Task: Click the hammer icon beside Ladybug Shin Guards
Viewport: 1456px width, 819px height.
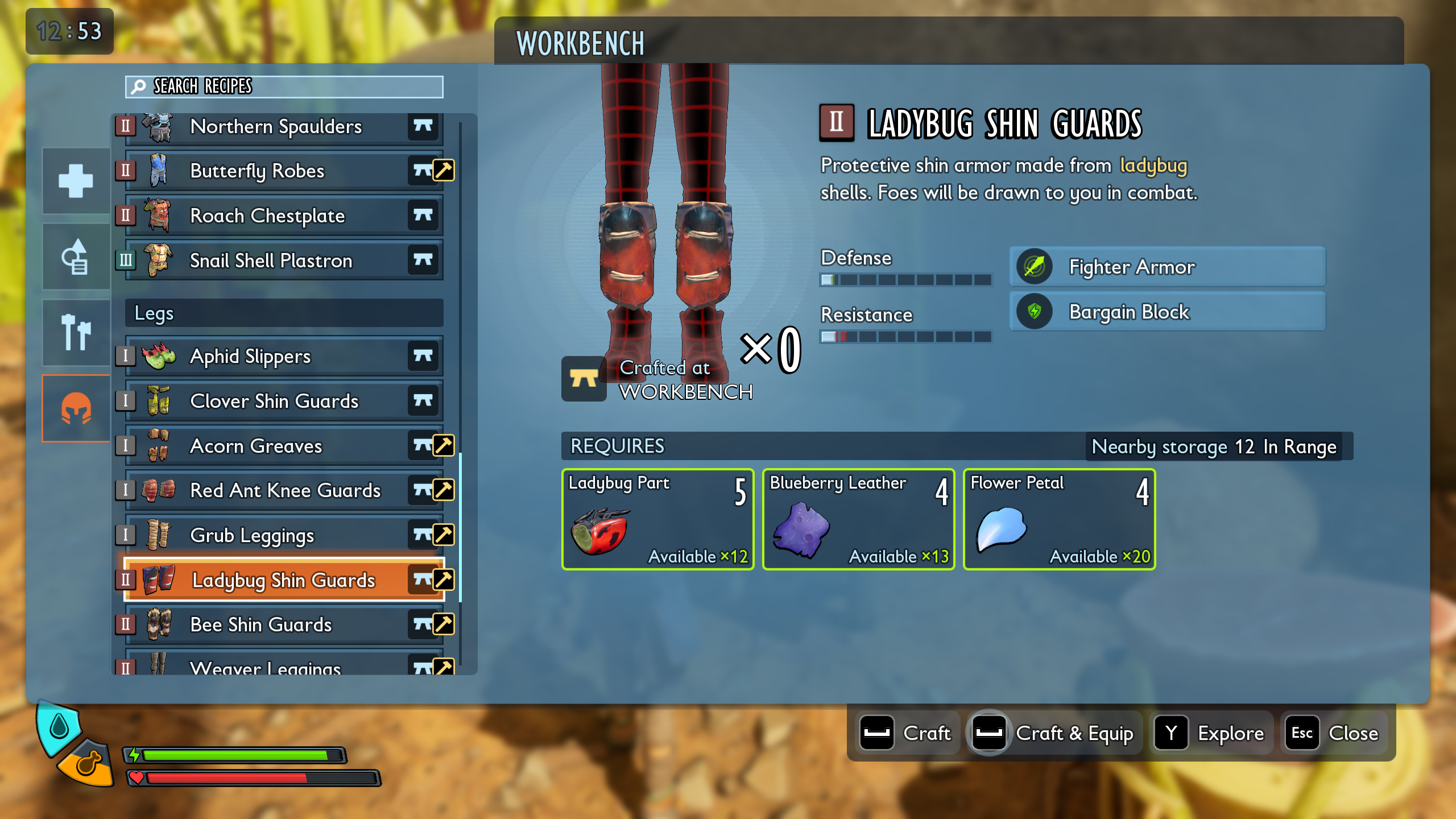Action: click(444, 580)
